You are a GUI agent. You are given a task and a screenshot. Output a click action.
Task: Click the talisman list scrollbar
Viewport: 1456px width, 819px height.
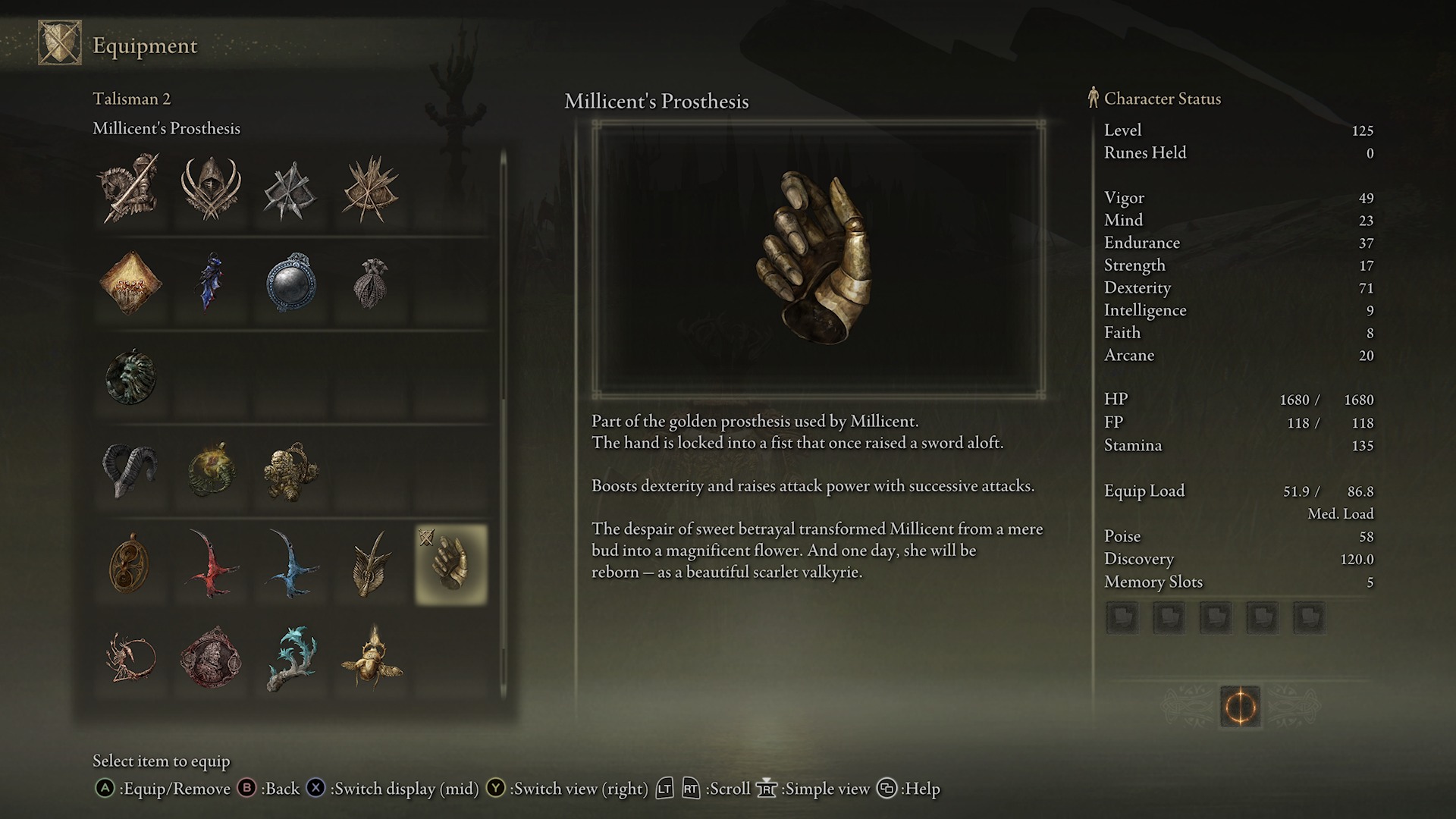tap(503, 425)
